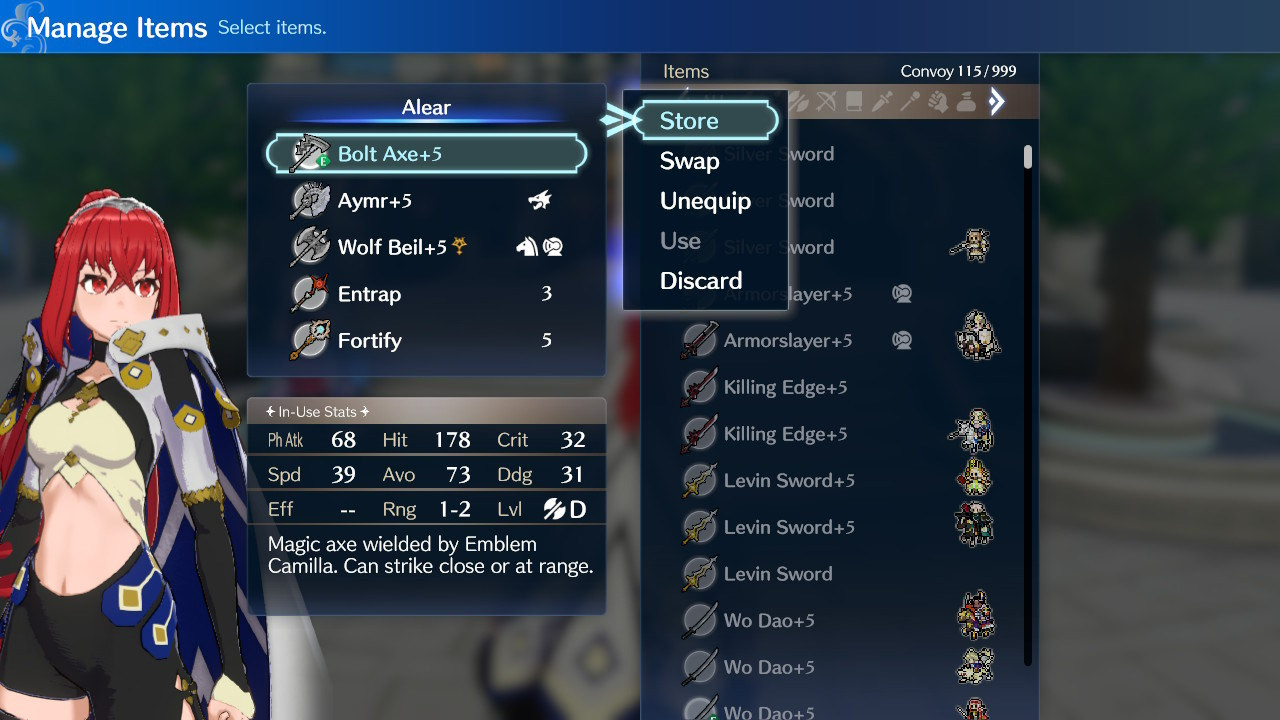Click Discard to throw away the item
The width and height of the screenshot is (1280, 720).
point(701,280)
